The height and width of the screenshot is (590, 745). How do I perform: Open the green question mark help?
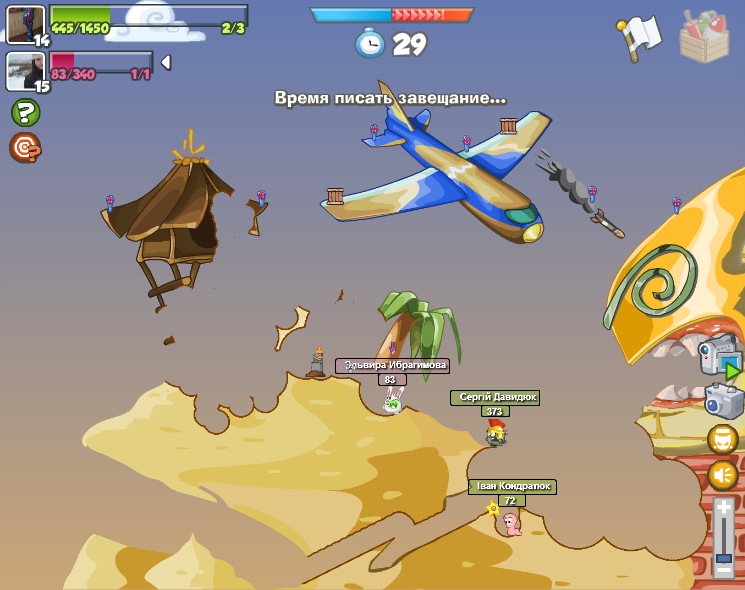point(26,112)
